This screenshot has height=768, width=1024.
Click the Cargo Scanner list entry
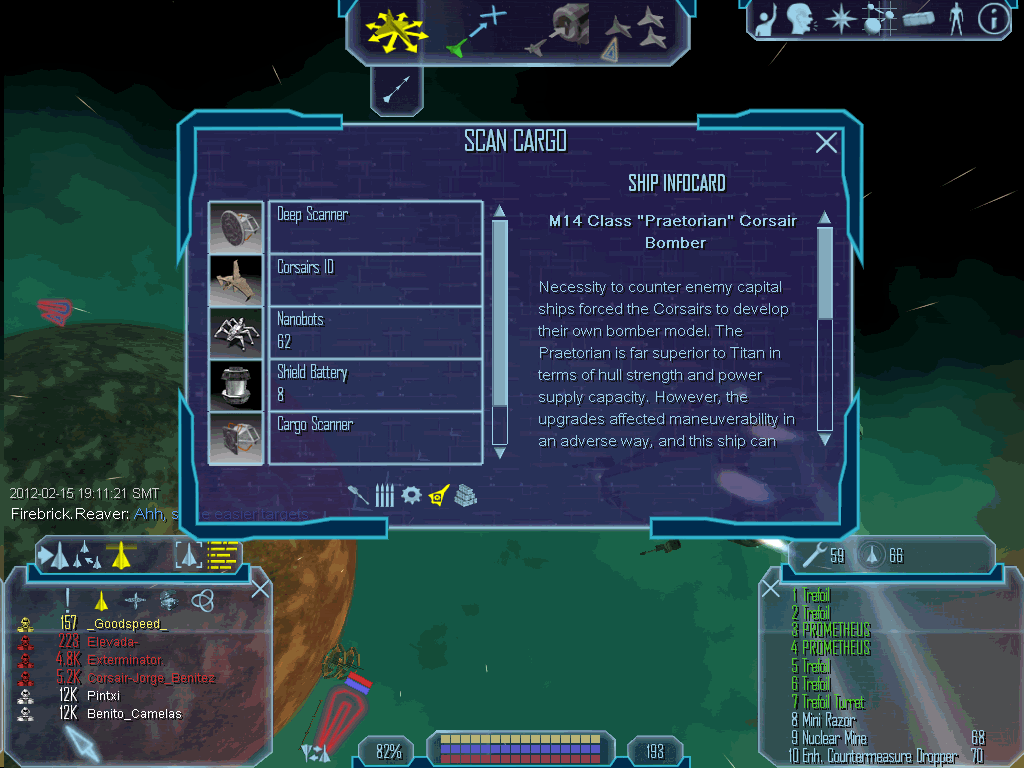[375, 437]
